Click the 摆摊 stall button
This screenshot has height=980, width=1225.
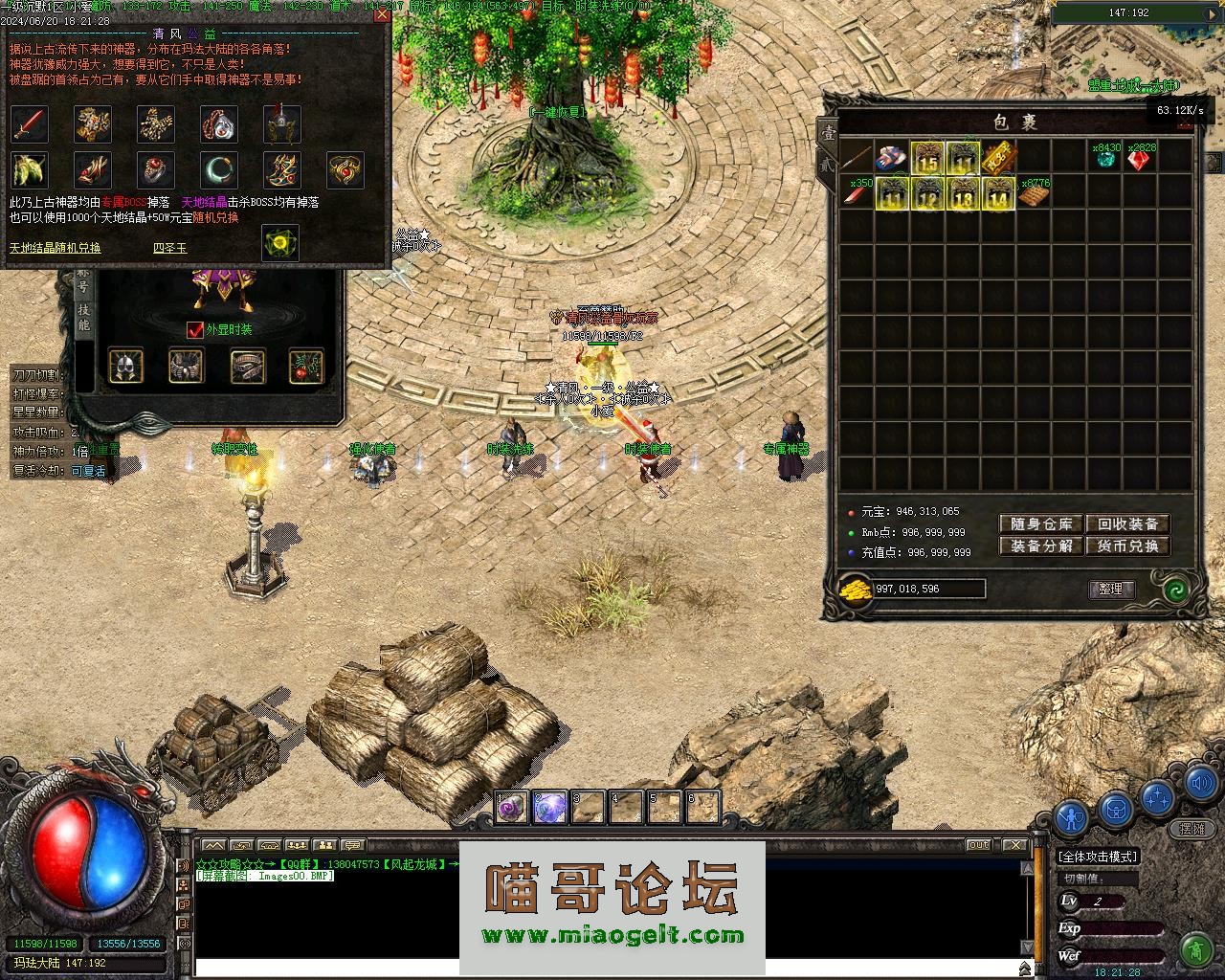coord(1192,829)
